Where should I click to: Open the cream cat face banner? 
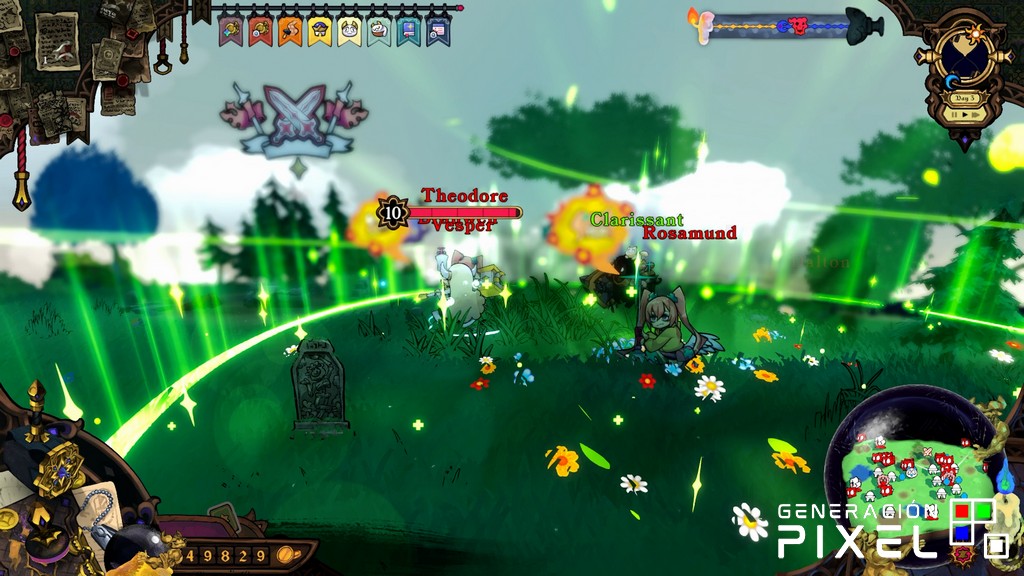point(350,31)
